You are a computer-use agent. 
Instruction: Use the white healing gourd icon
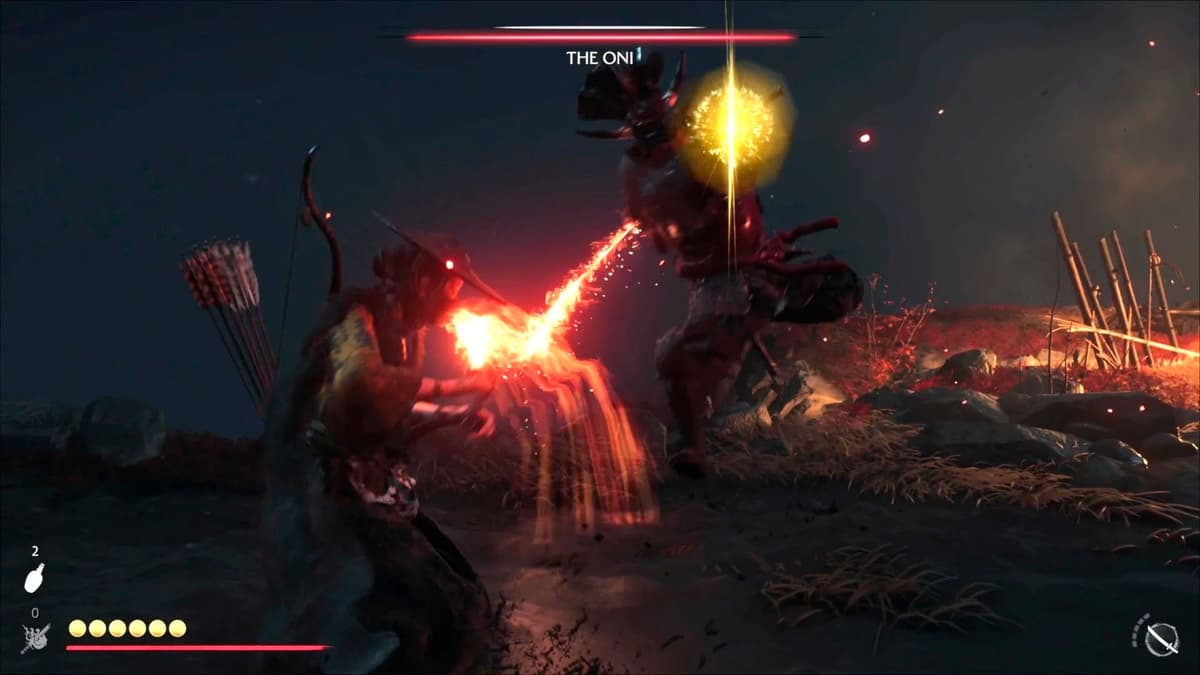(x=34, y=577)
